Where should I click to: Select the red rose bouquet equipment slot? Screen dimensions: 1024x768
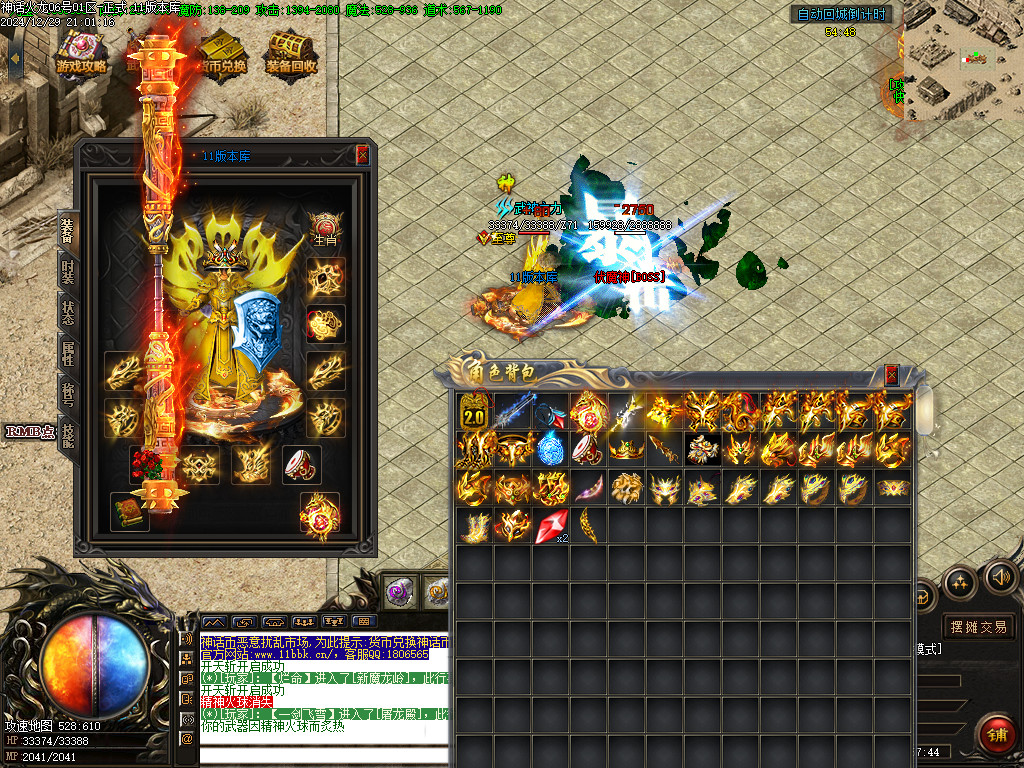(149, 463)
